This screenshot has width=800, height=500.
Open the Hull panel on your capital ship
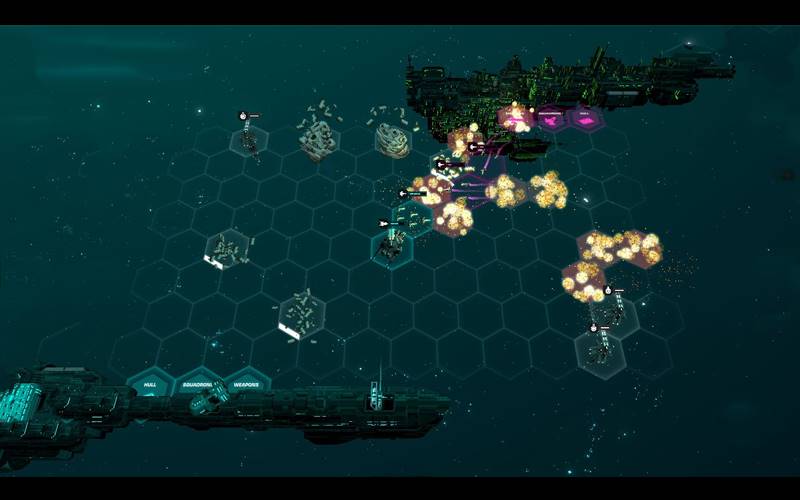(150, 384)
